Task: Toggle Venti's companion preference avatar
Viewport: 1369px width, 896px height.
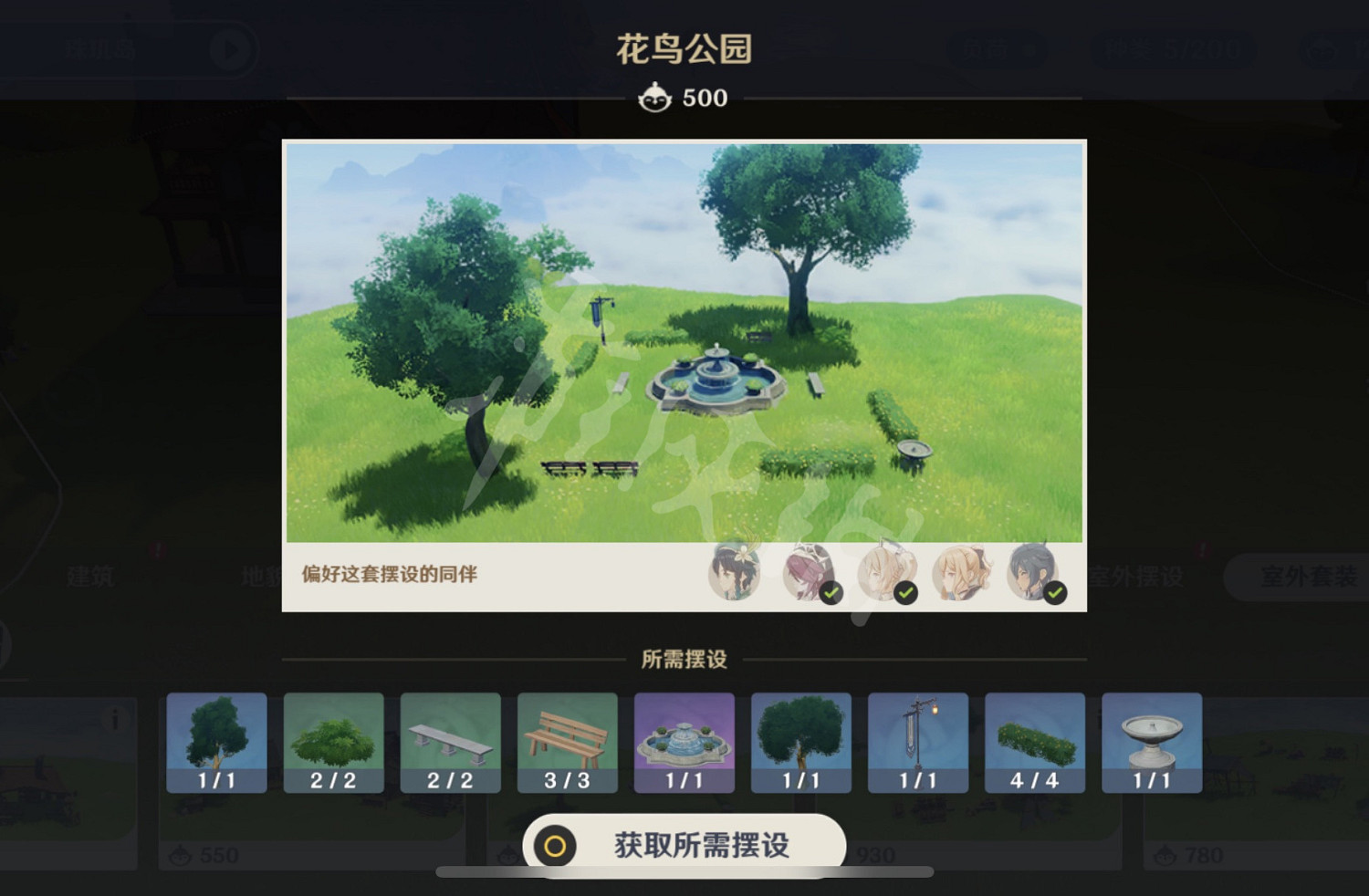Action: coord(735,575)
